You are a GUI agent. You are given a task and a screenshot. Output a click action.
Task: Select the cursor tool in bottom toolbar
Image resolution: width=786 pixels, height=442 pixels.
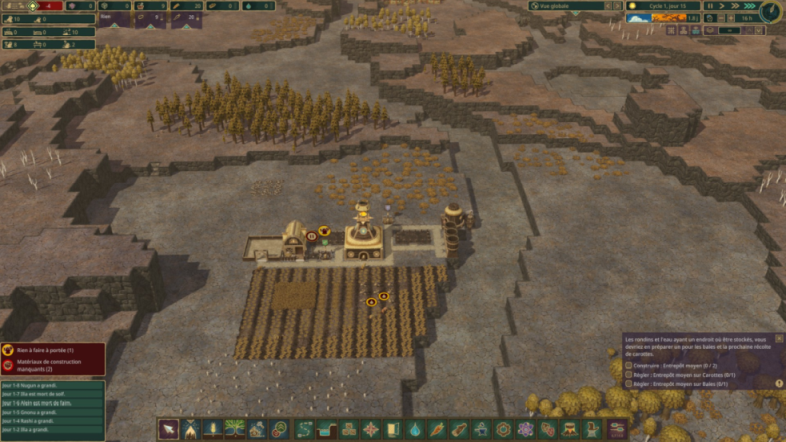click(168, 430)
